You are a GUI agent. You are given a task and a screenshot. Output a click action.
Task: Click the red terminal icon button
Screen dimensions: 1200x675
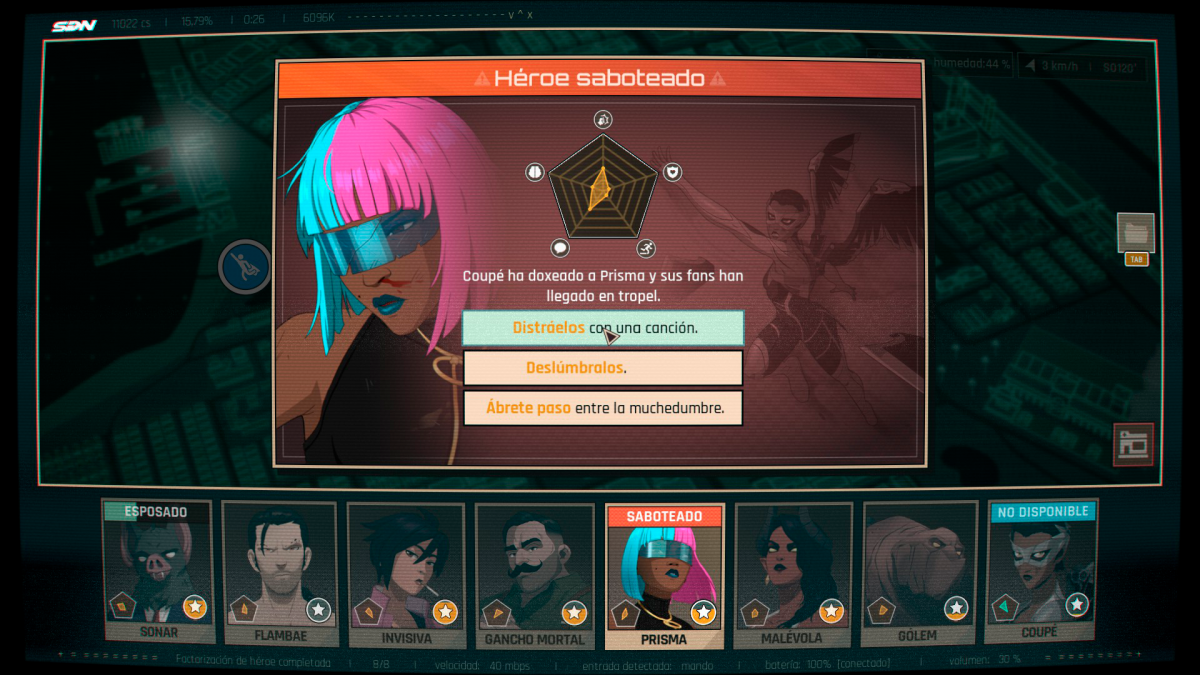pyautogui.click(x=1133, y=444)
